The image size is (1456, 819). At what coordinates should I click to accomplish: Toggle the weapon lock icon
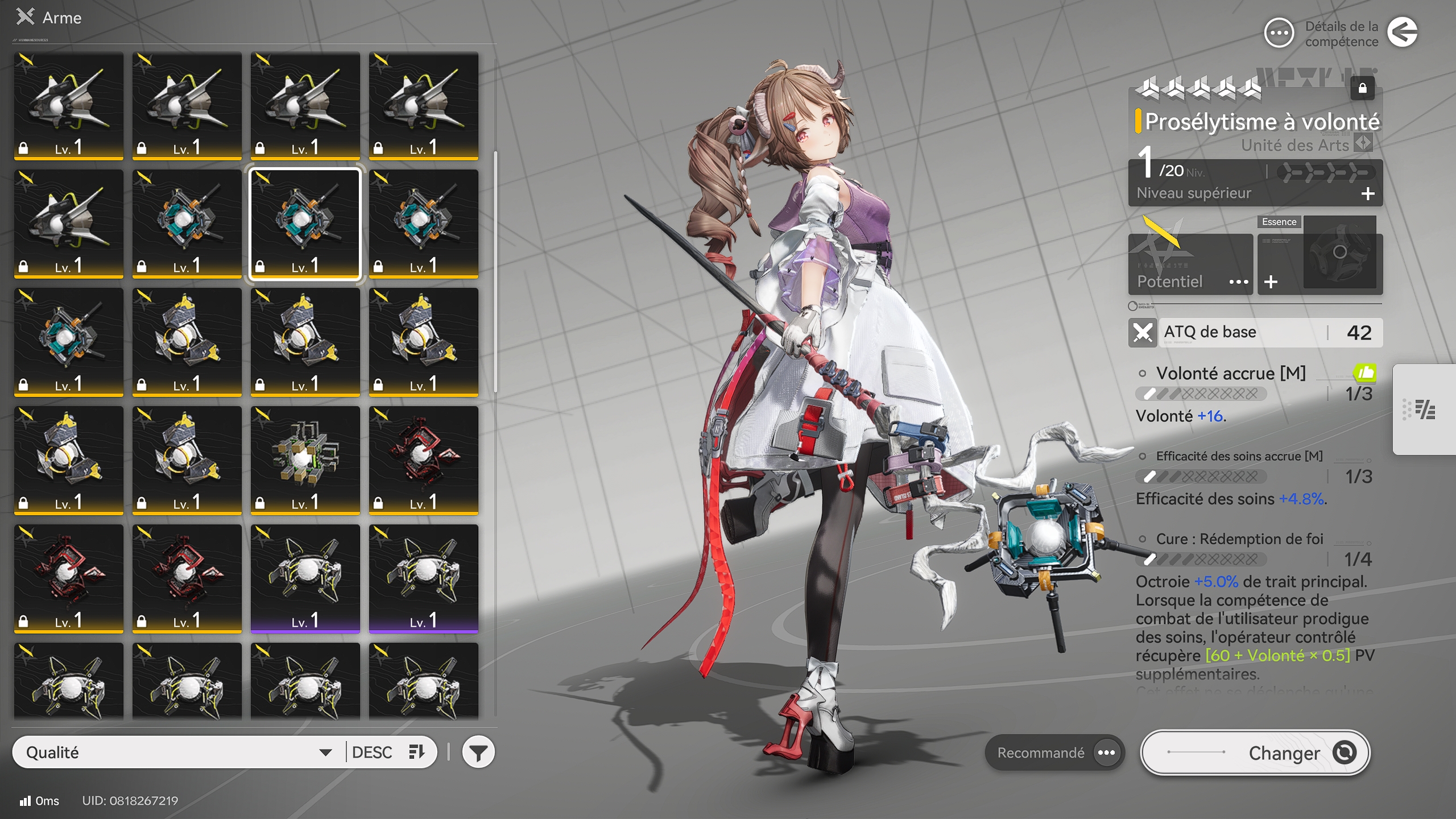(1362, 88)
